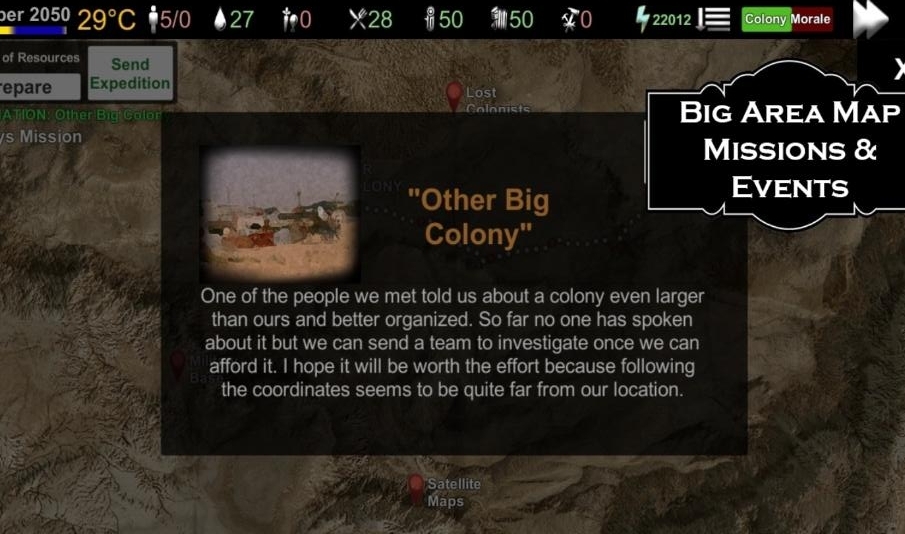Select the Lost Colonists map marker
905x534 pixels.
[x=454, y=97]
